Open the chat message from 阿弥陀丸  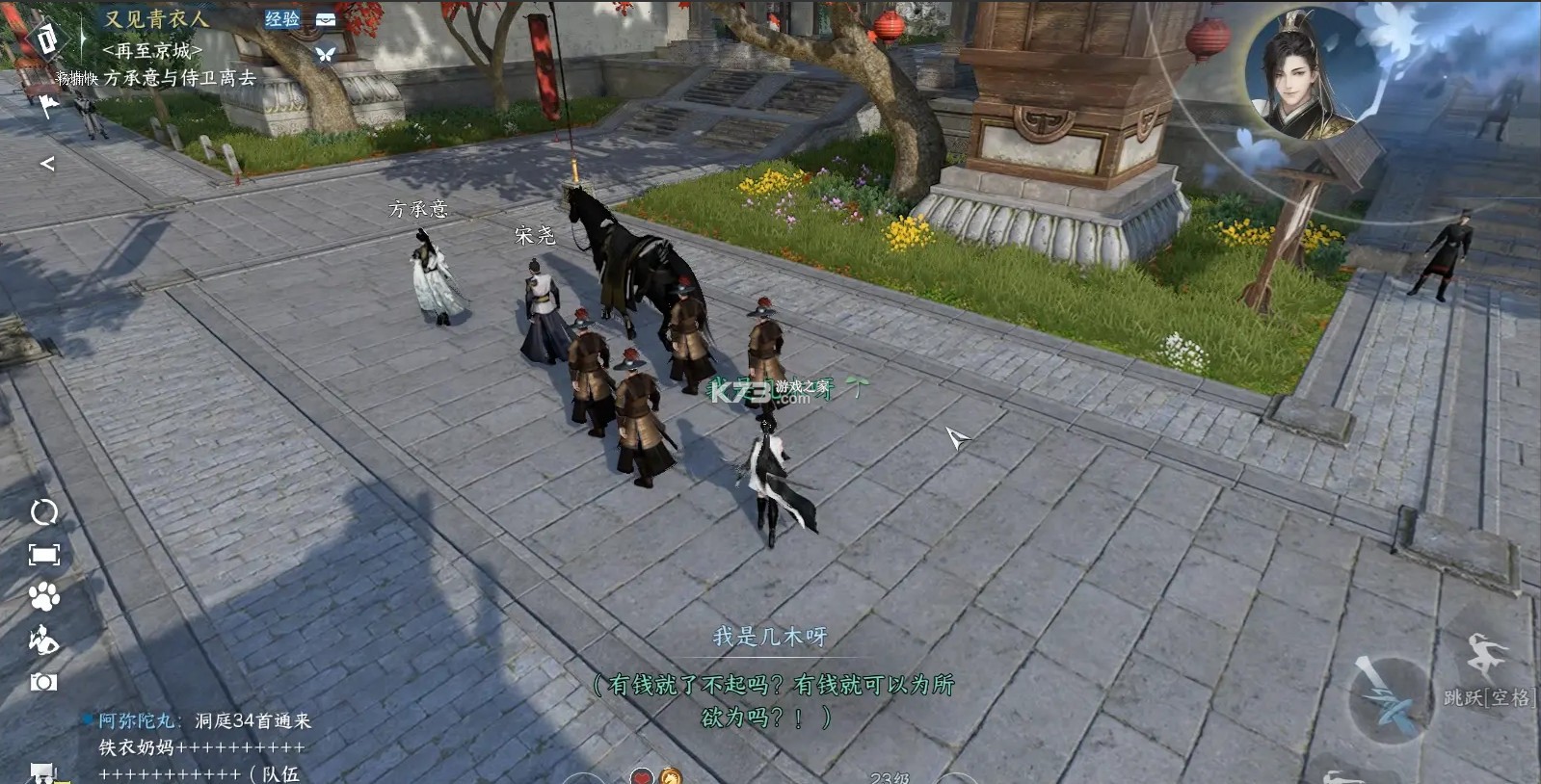point(204,720)
